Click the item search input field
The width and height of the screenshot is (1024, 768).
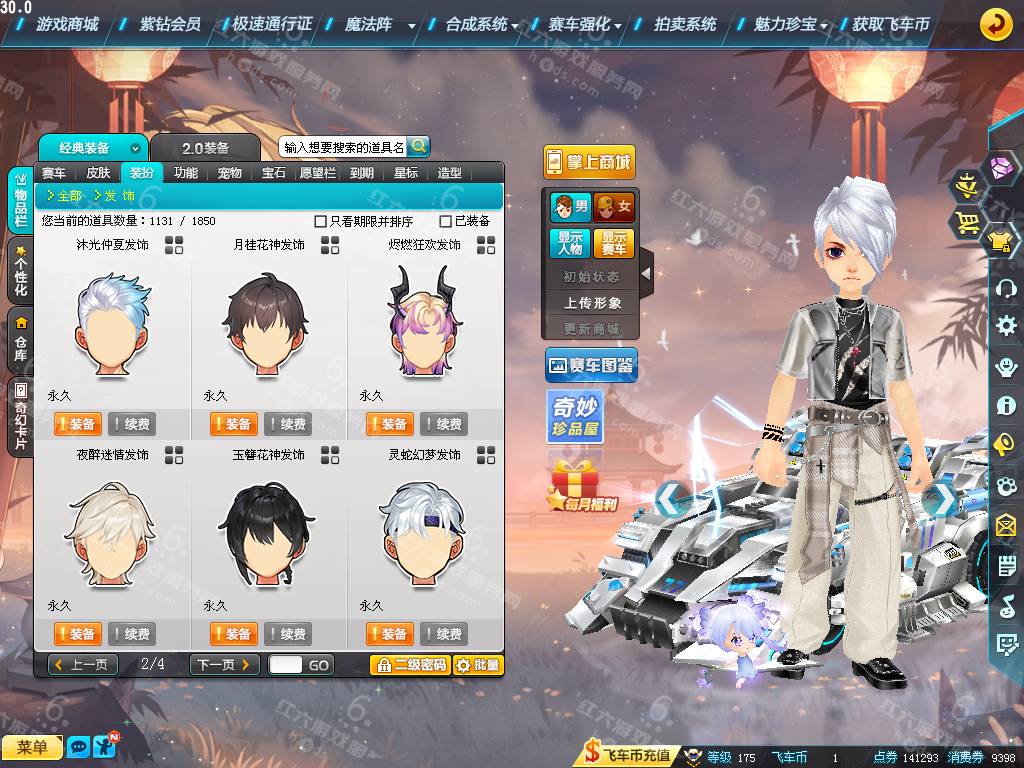click(343, 147)
